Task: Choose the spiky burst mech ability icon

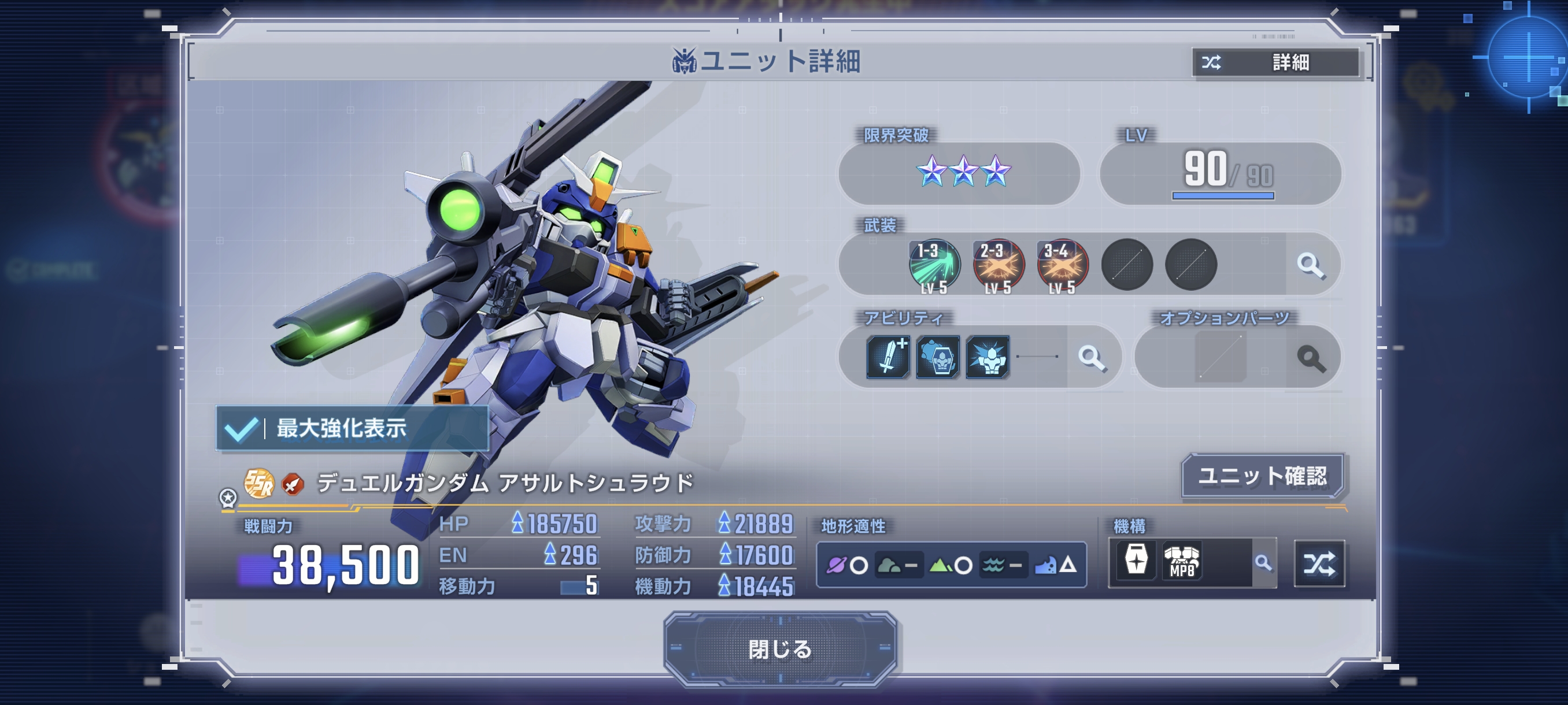Action: [988, 357]
